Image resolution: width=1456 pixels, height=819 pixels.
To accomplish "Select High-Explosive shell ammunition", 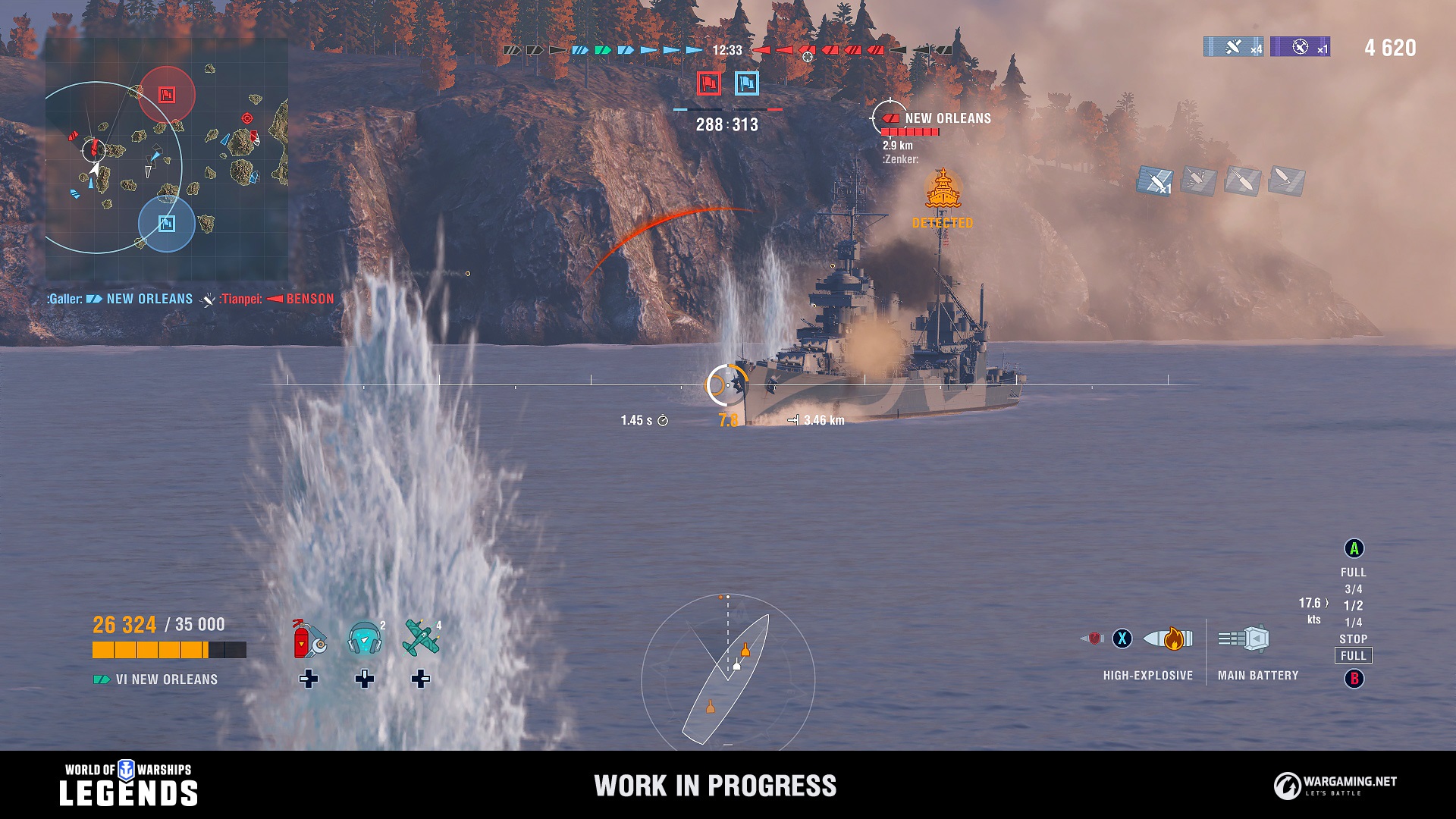I will click(x=1167, y=639).
